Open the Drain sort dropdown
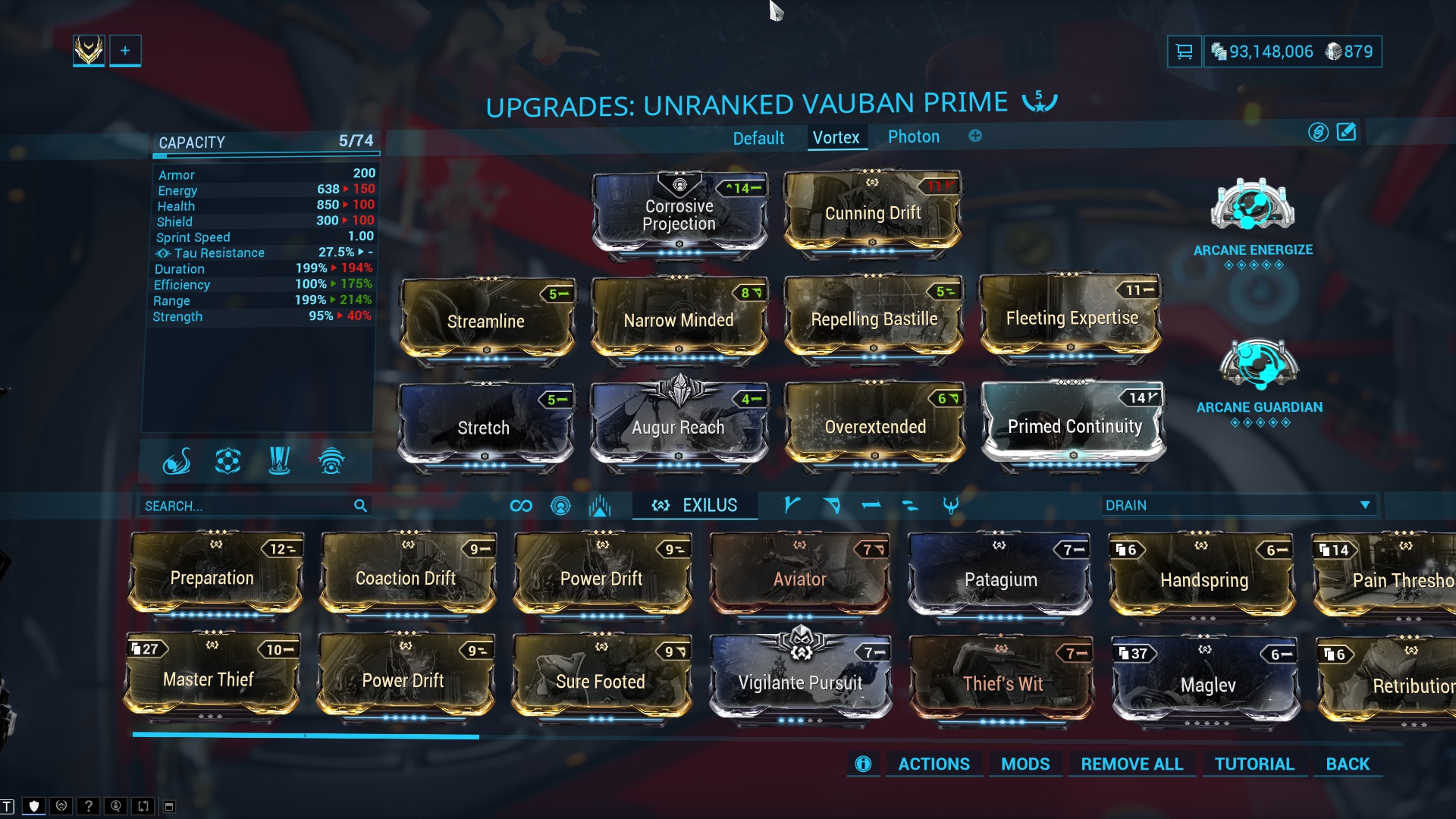 [1238, 505]
